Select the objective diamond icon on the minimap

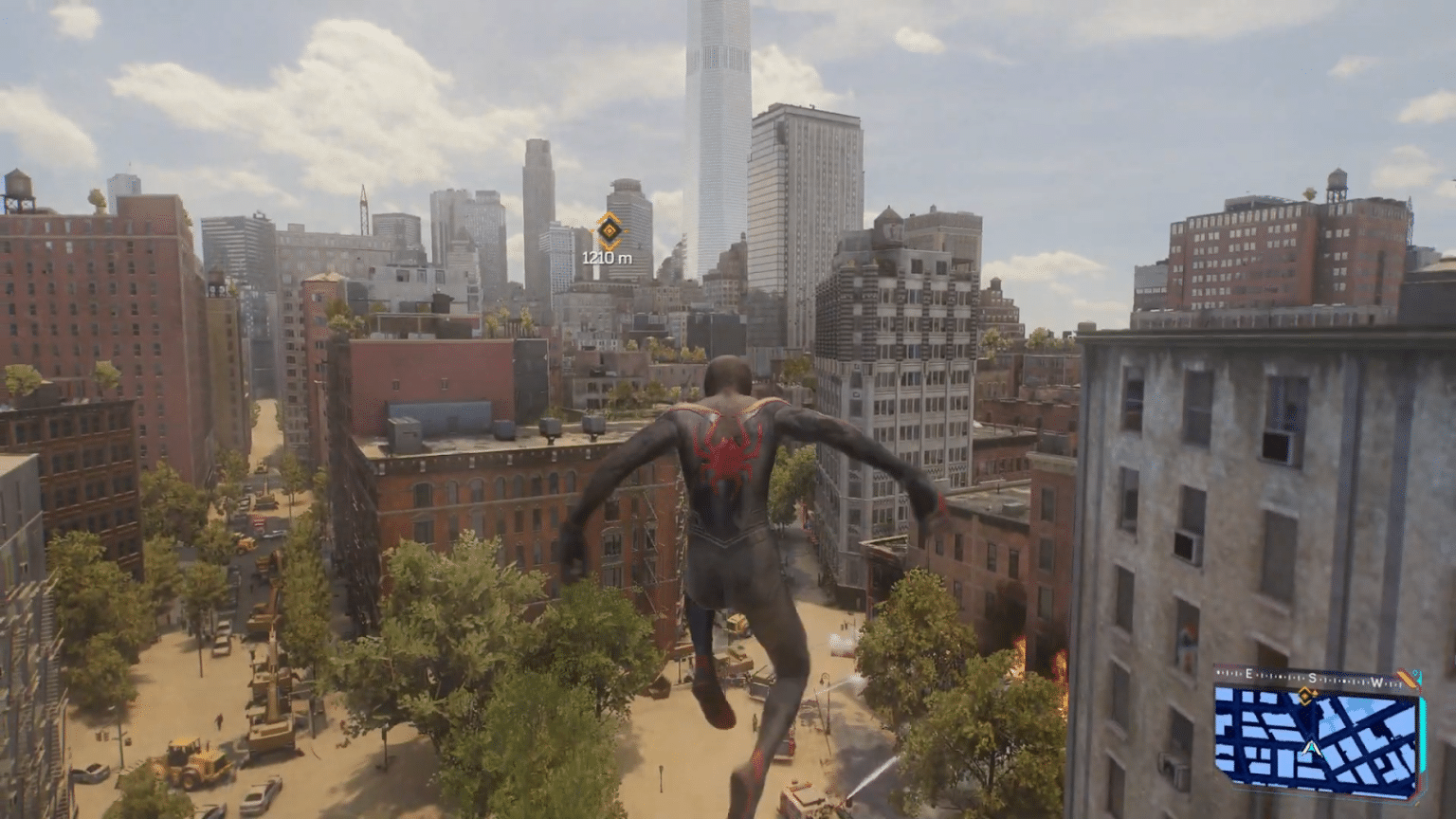point(1305,696)
